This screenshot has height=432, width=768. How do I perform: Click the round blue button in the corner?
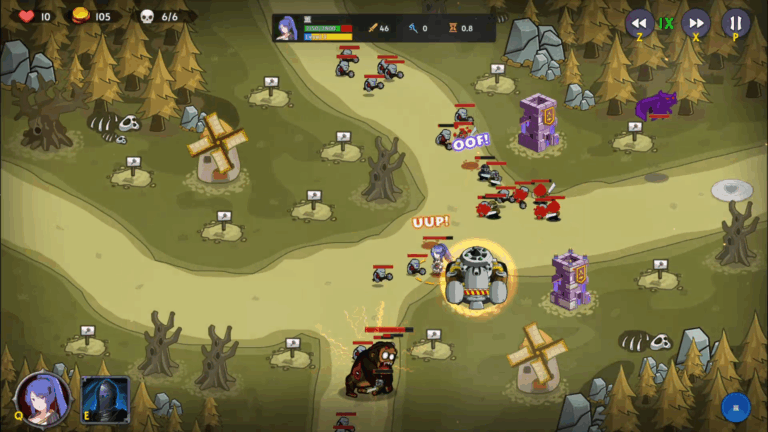coord(736,407)
